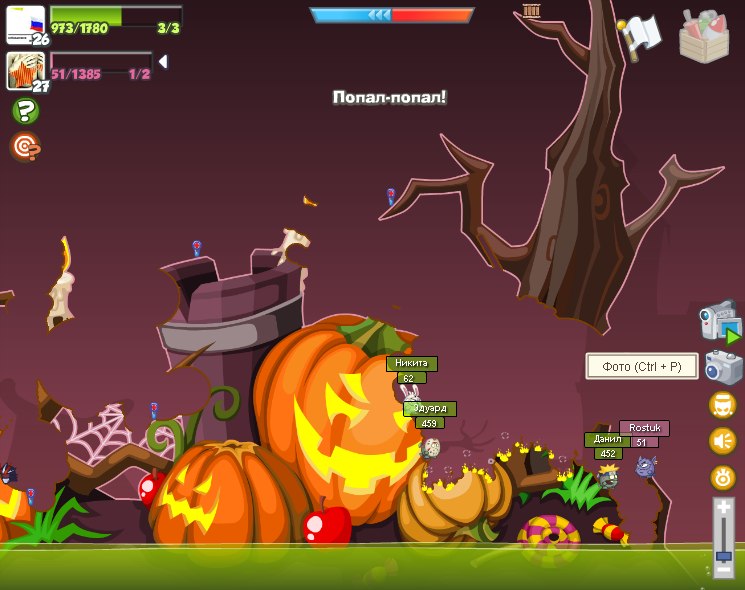
Task: Take a screenshot with the photo camera
Action: (723, 367)
